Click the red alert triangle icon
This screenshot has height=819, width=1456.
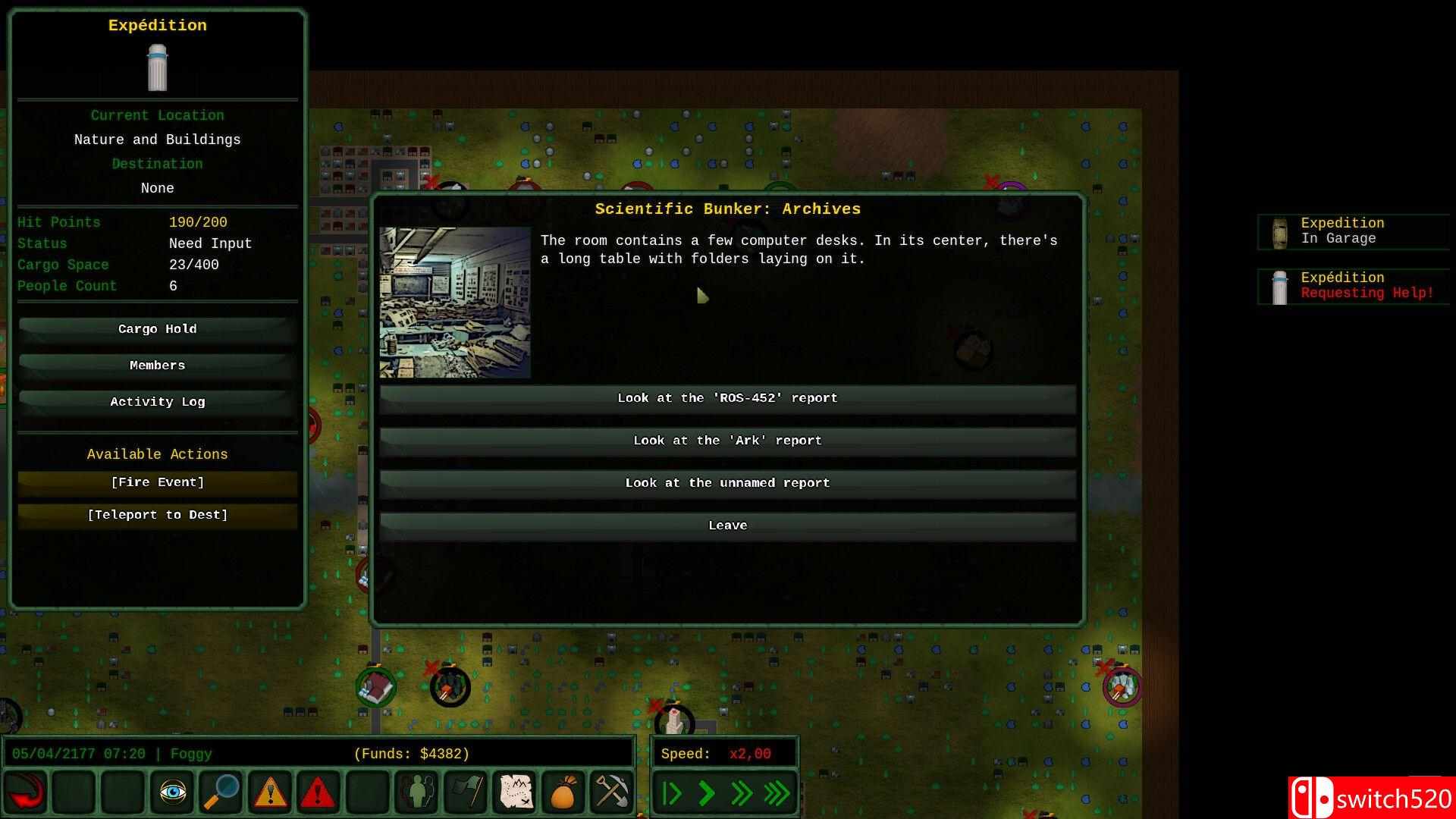[318, 793]
